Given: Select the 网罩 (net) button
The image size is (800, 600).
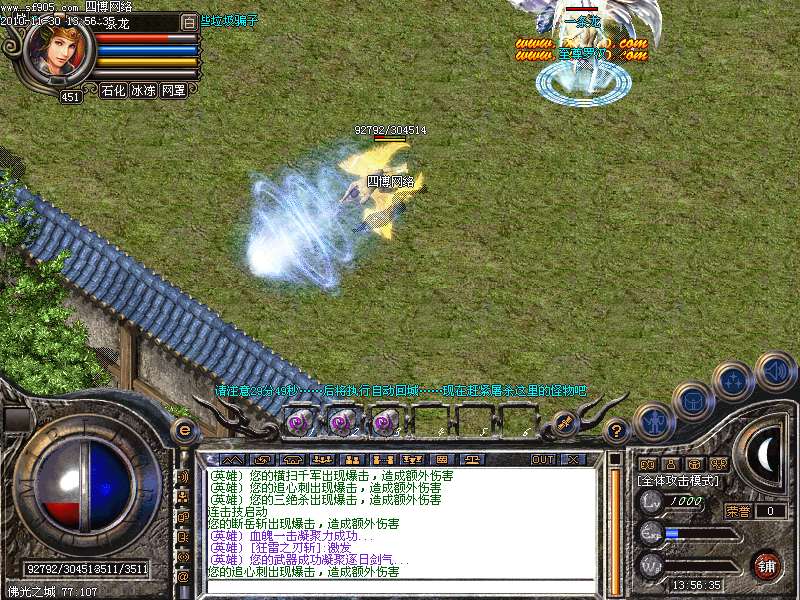Looking at the screenshot, I should coord(174,90).
